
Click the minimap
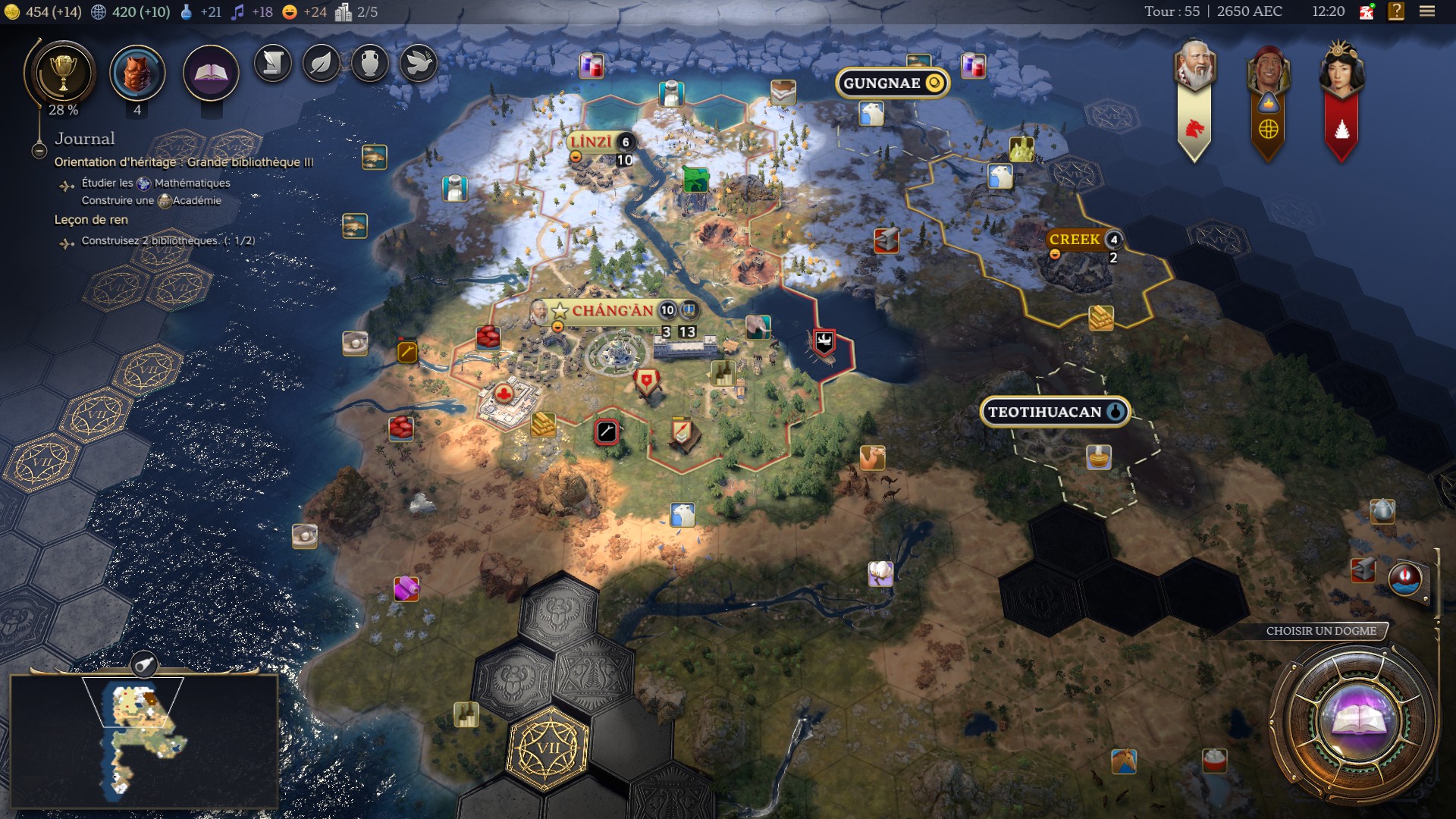tap(144, 739)
